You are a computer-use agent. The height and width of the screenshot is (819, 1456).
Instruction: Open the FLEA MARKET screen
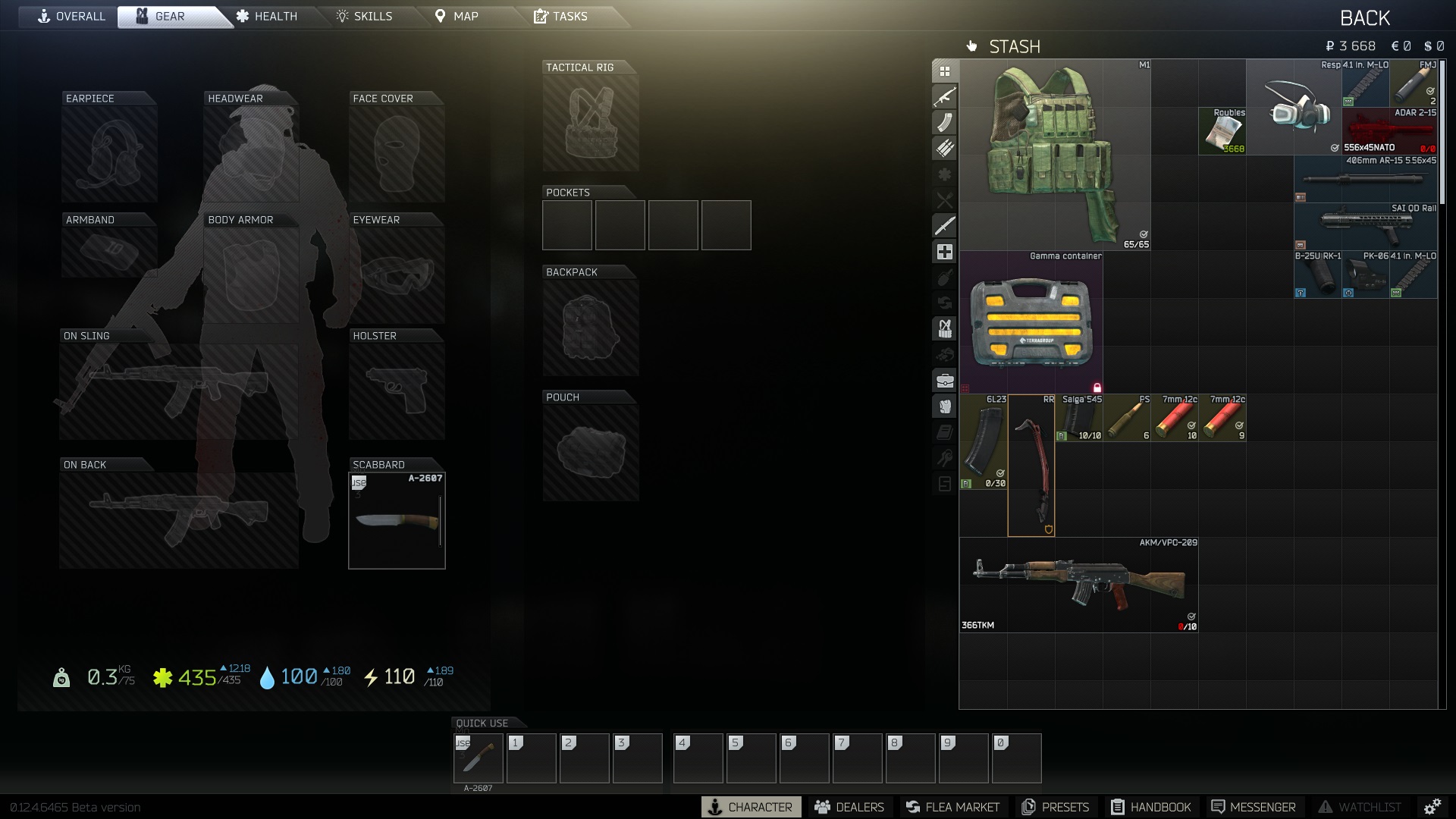[953, 807]
